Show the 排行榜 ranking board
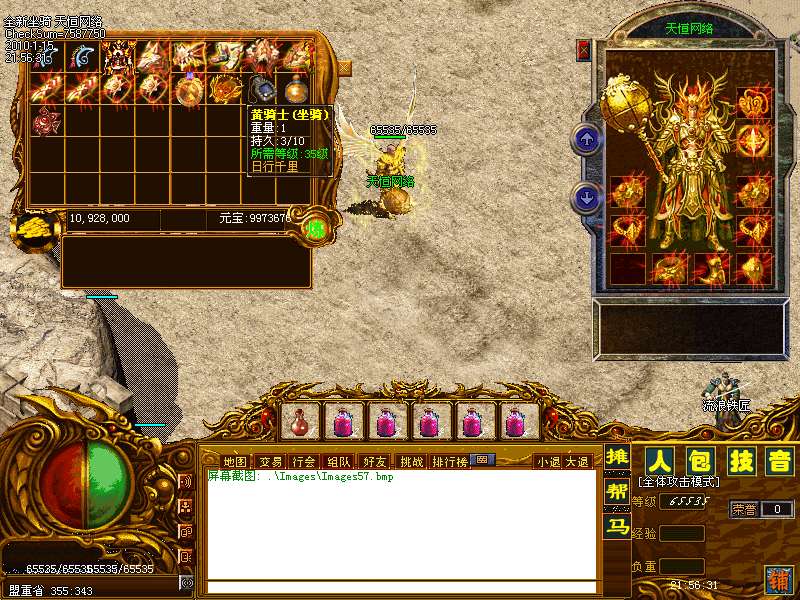This screenshot has width=800, height=600. 449,462
